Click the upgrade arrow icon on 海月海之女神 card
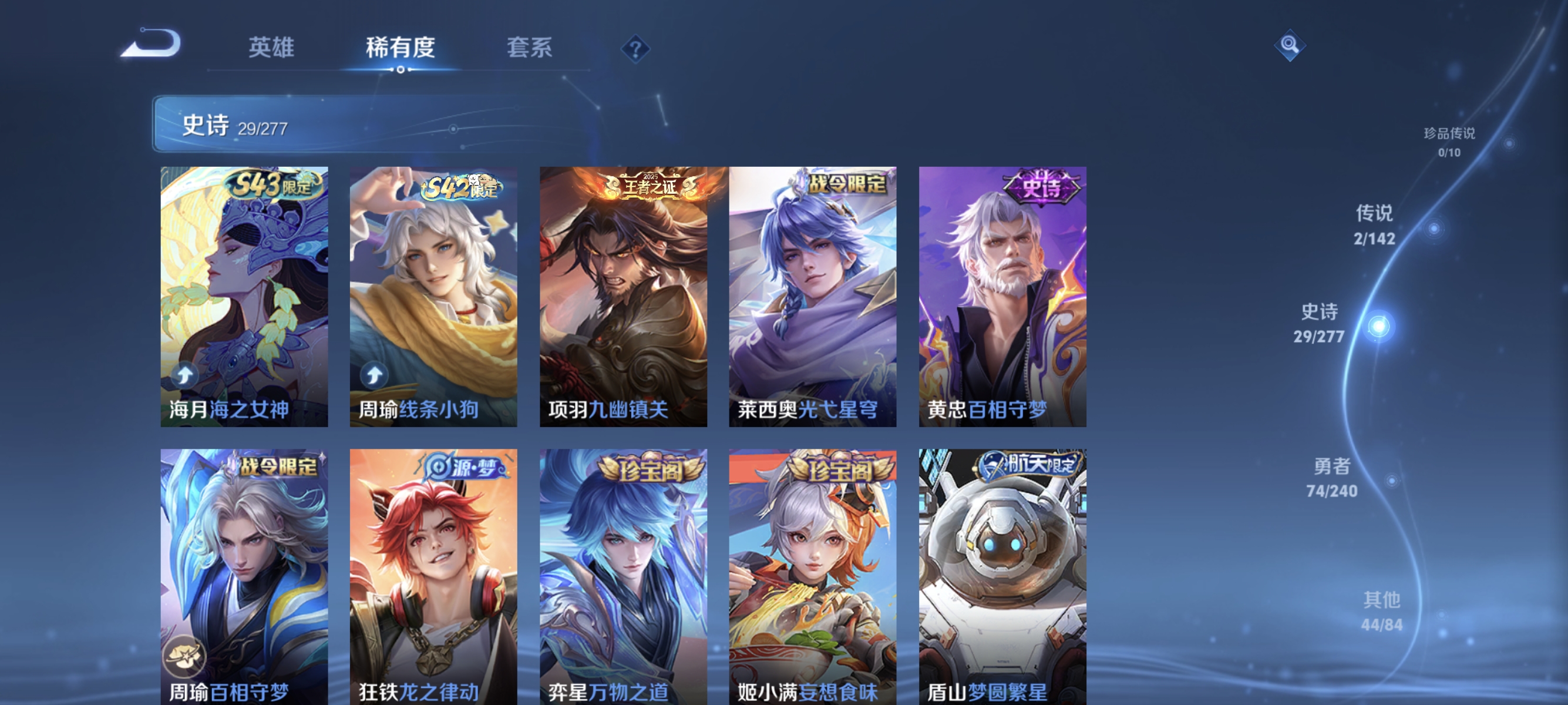The image size is (1568, 705). [185, 376]
